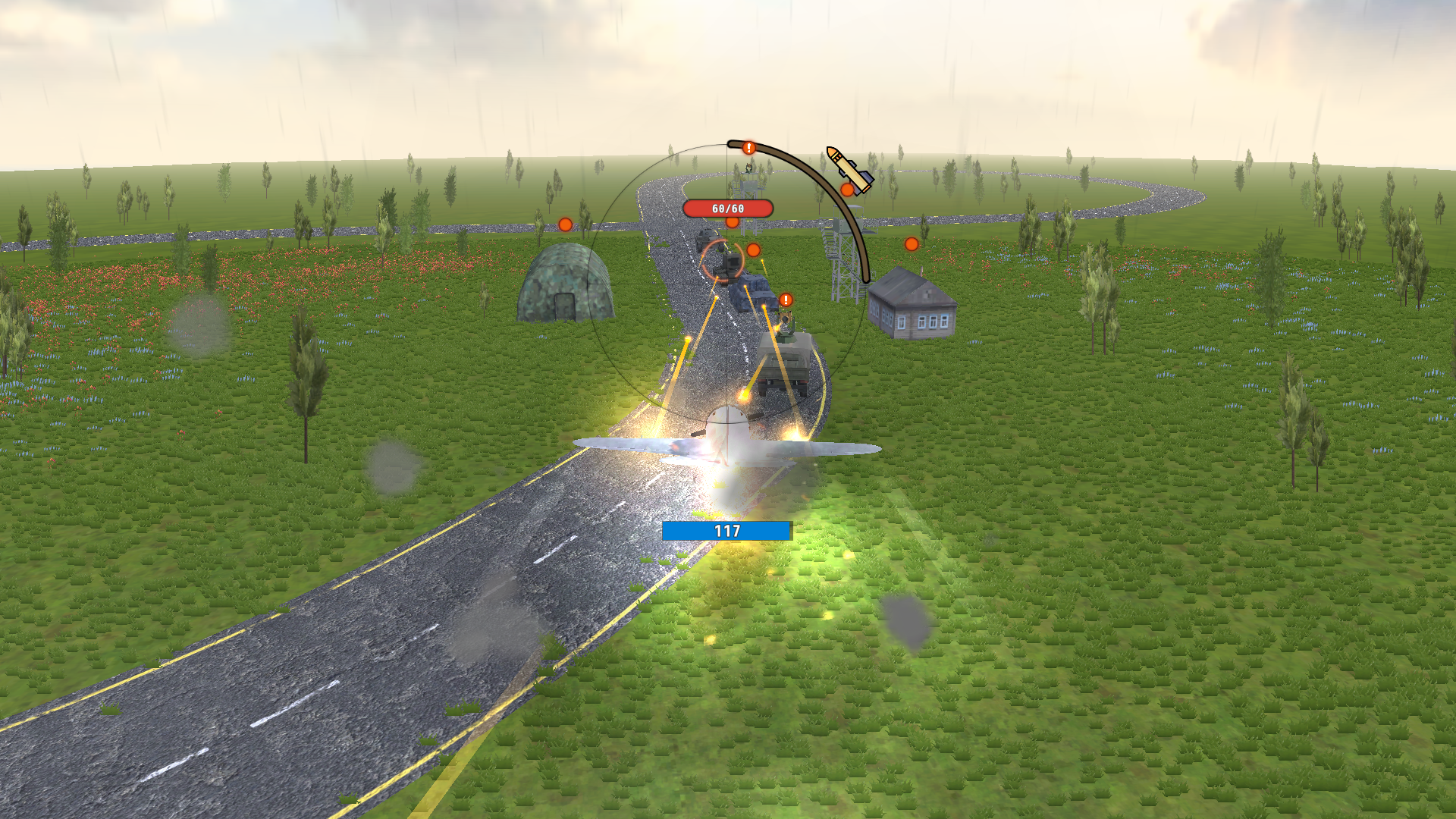Screen dimensions: 1456x819
Task: Click the orange marker near the flower field
Action: point(911,244)
